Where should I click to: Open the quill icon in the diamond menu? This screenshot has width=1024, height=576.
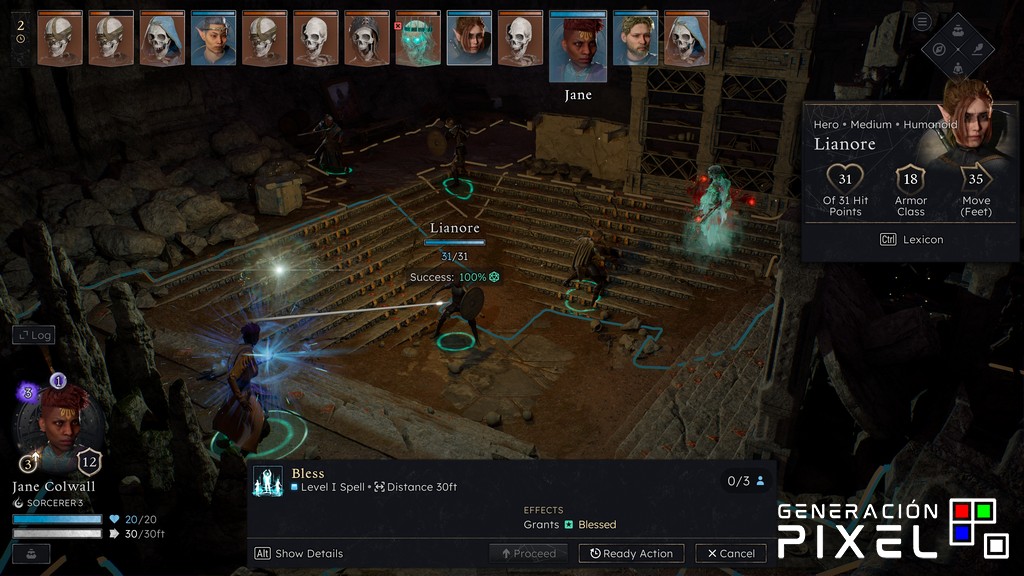point(976,49)
